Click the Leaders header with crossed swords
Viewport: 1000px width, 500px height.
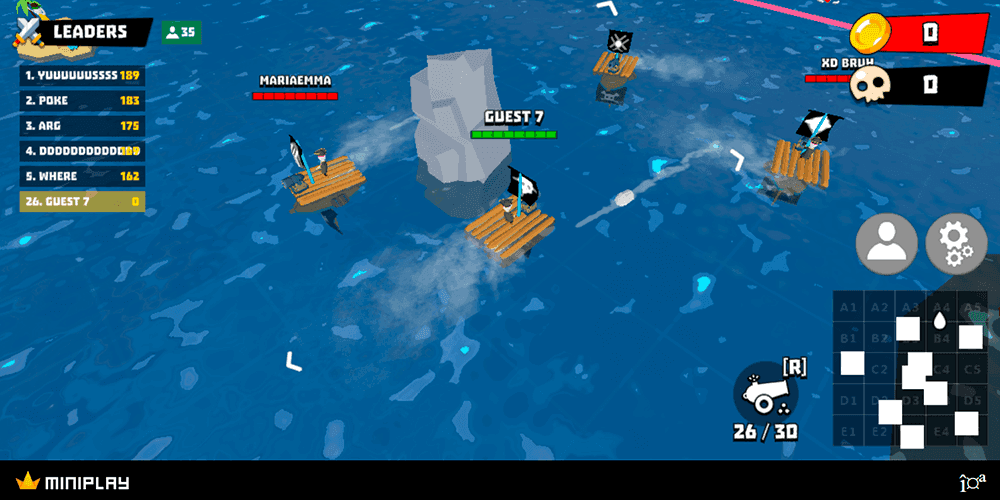(80, 32)
